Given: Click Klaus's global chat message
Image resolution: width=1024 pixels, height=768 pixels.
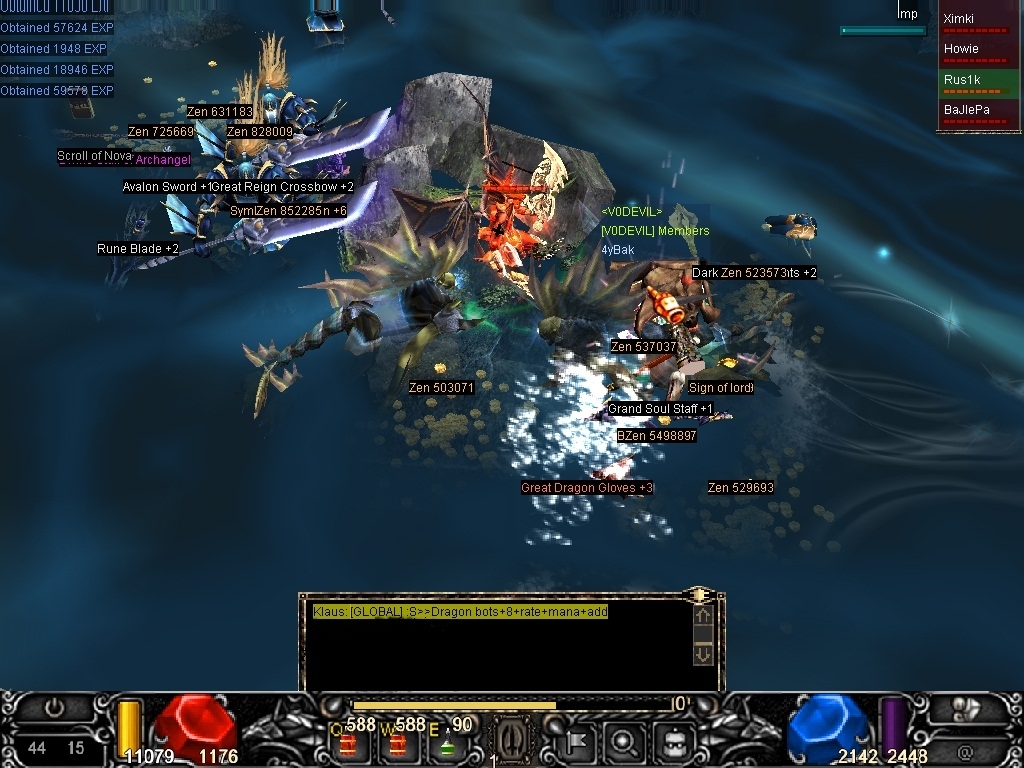Looking at the screenshot, I should click(x=460, y=612).
